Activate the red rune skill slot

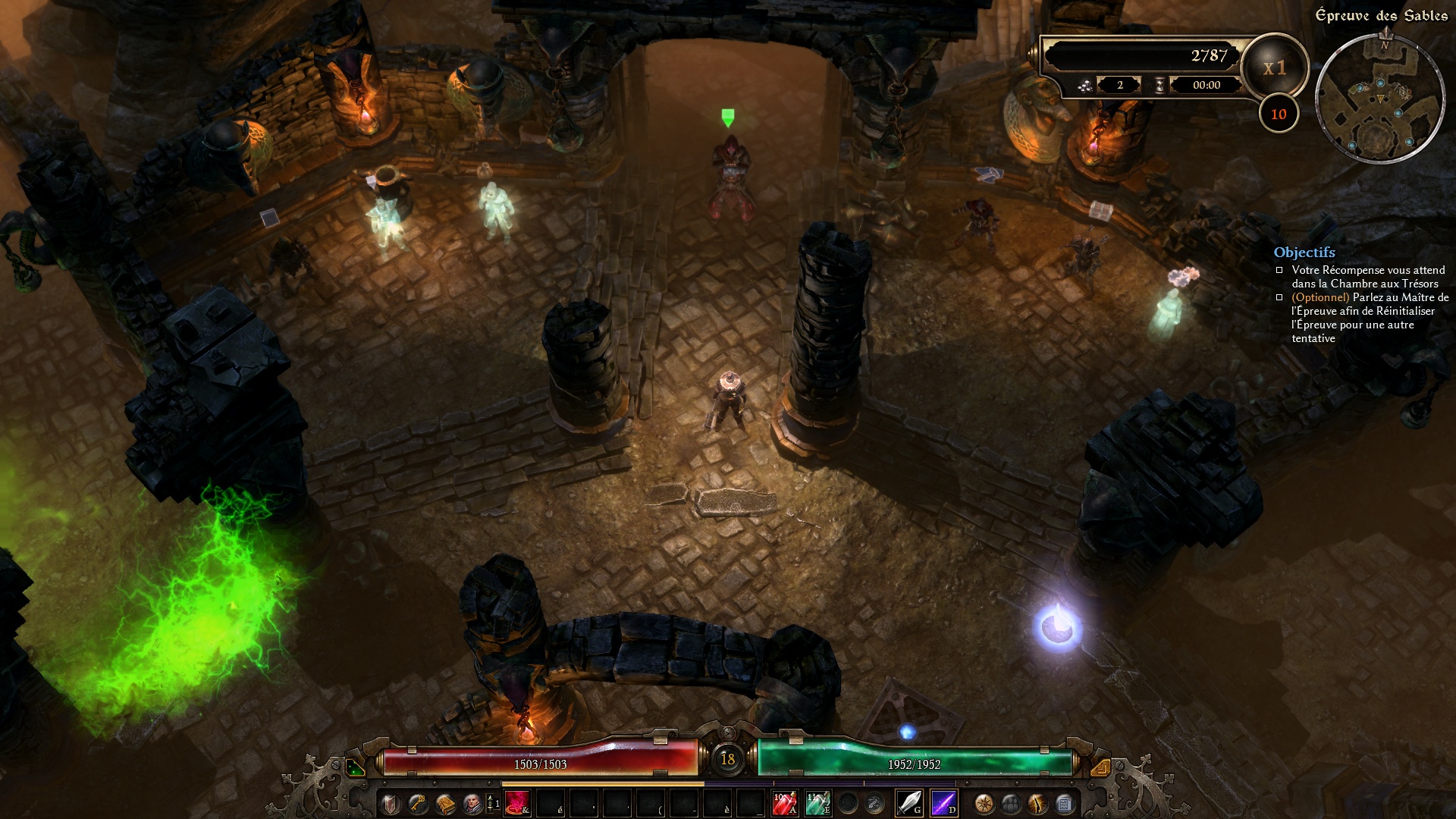pos(517,803)
